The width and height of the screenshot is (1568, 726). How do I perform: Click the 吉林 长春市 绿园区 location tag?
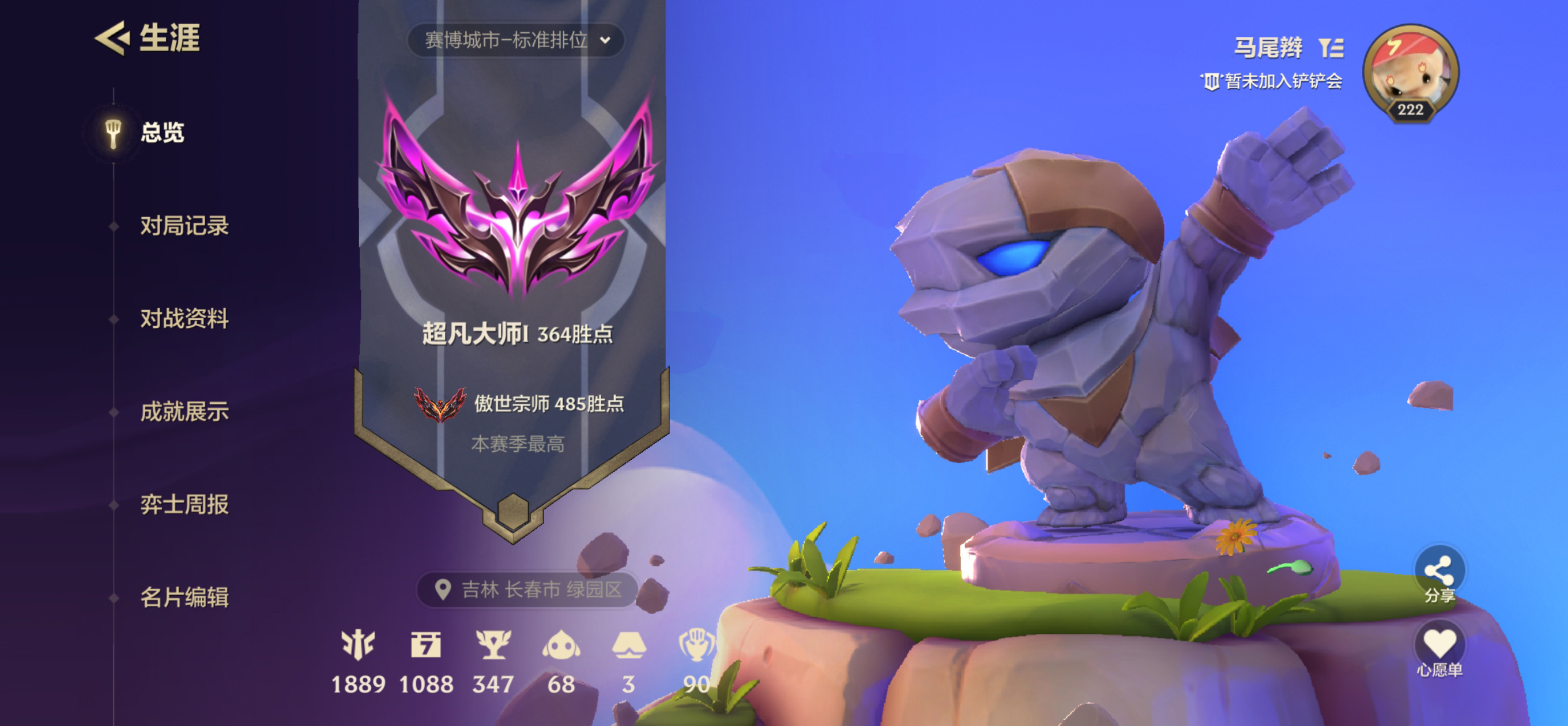click(x=529, y=589)
